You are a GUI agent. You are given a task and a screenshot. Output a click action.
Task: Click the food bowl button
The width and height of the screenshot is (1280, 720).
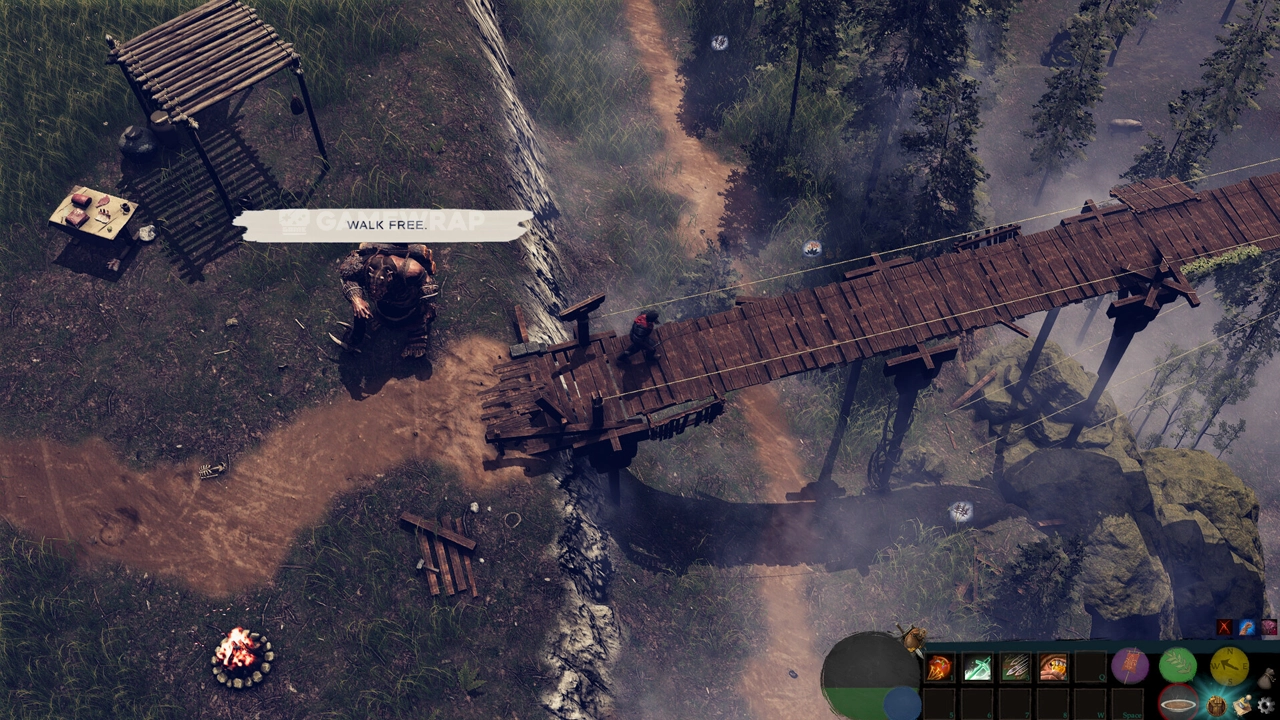tap(1178, 702)
